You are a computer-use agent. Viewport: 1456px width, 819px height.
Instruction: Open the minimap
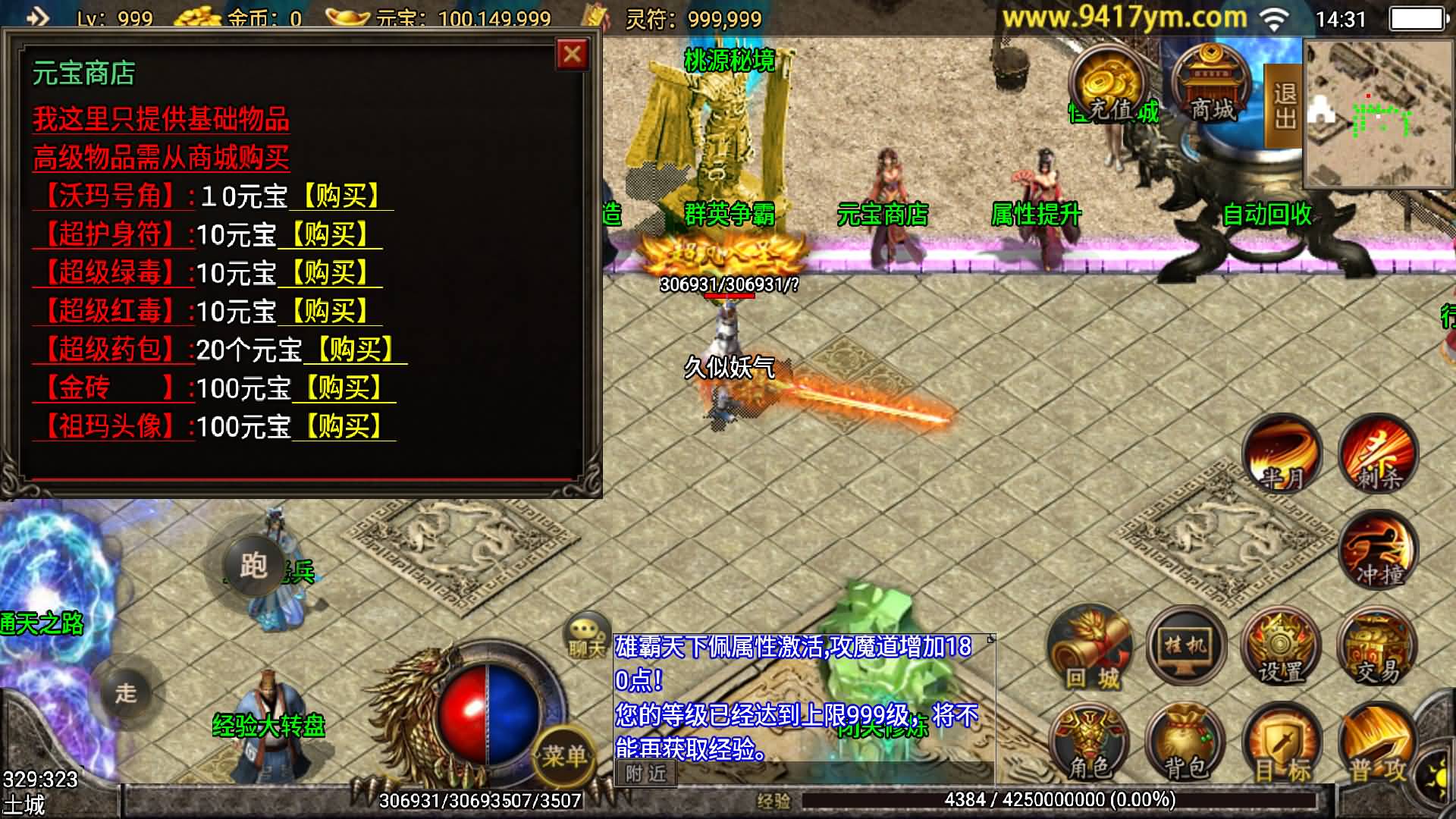pyautogui.click(x=1378, y=114)
